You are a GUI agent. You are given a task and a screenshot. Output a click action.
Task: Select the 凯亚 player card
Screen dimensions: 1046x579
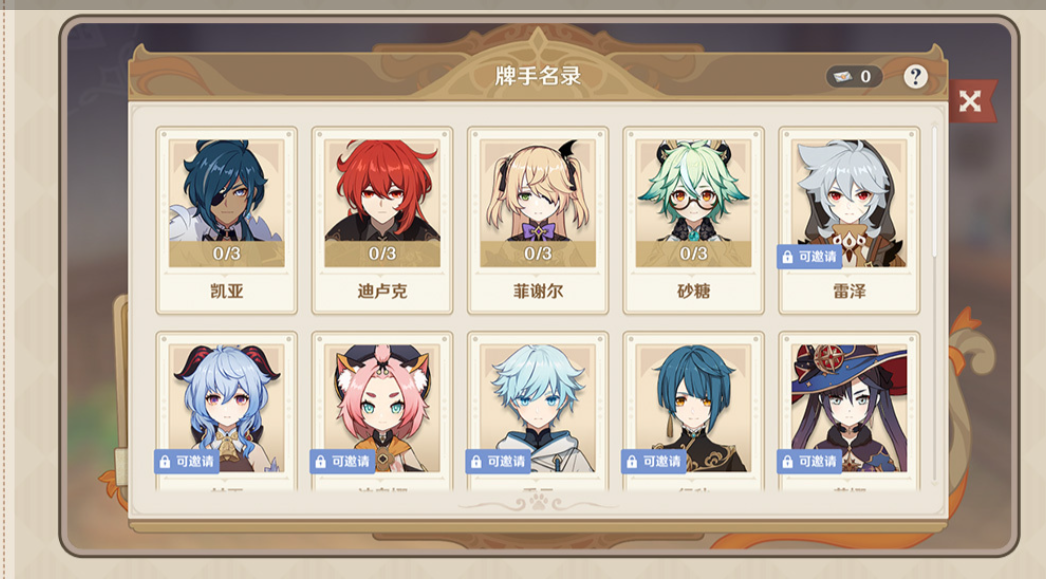227,220
